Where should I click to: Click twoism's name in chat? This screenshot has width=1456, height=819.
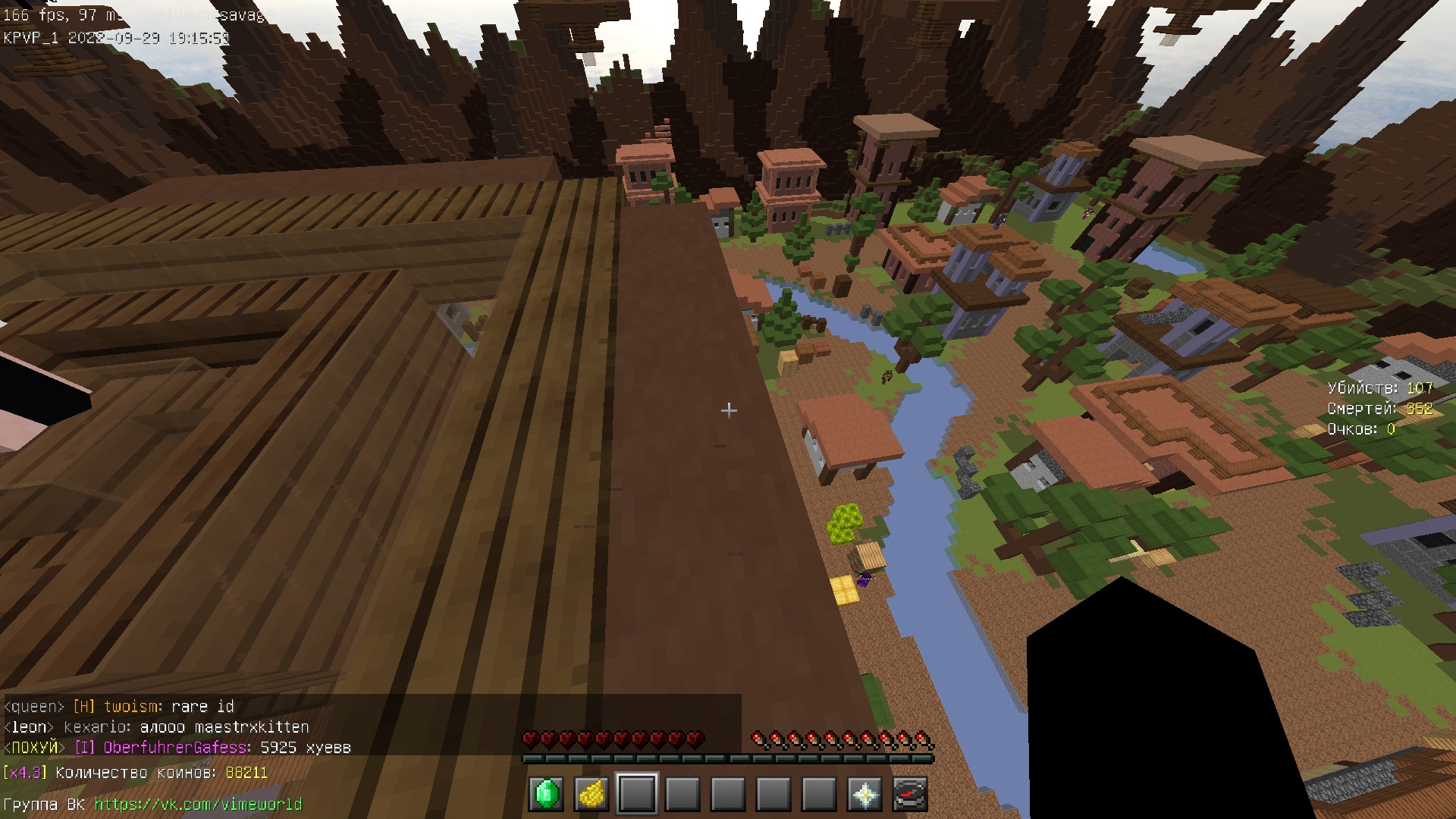[130, 707]
